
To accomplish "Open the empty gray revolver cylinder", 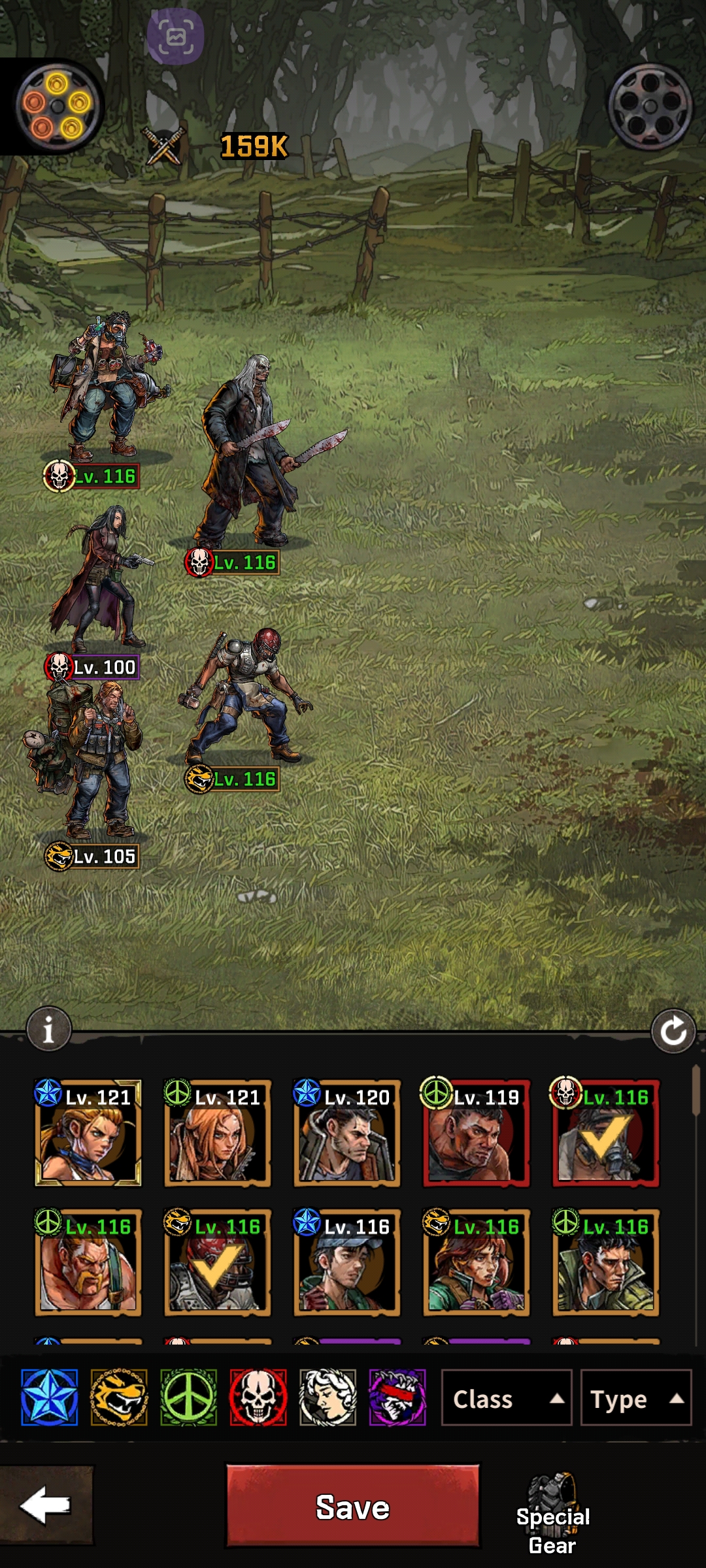I will pos(650,106).
